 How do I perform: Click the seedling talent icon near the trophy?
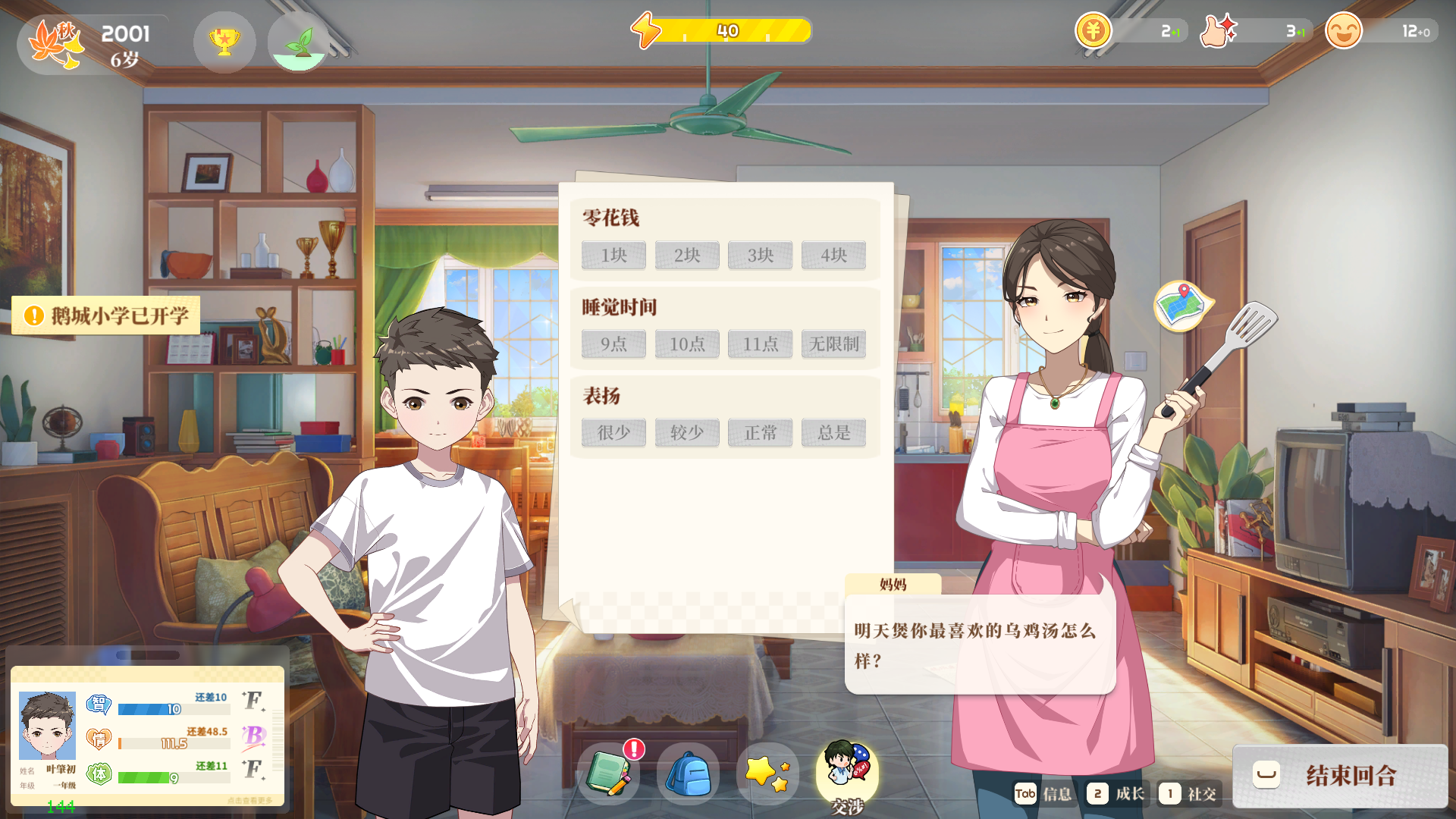coord(300,43)
